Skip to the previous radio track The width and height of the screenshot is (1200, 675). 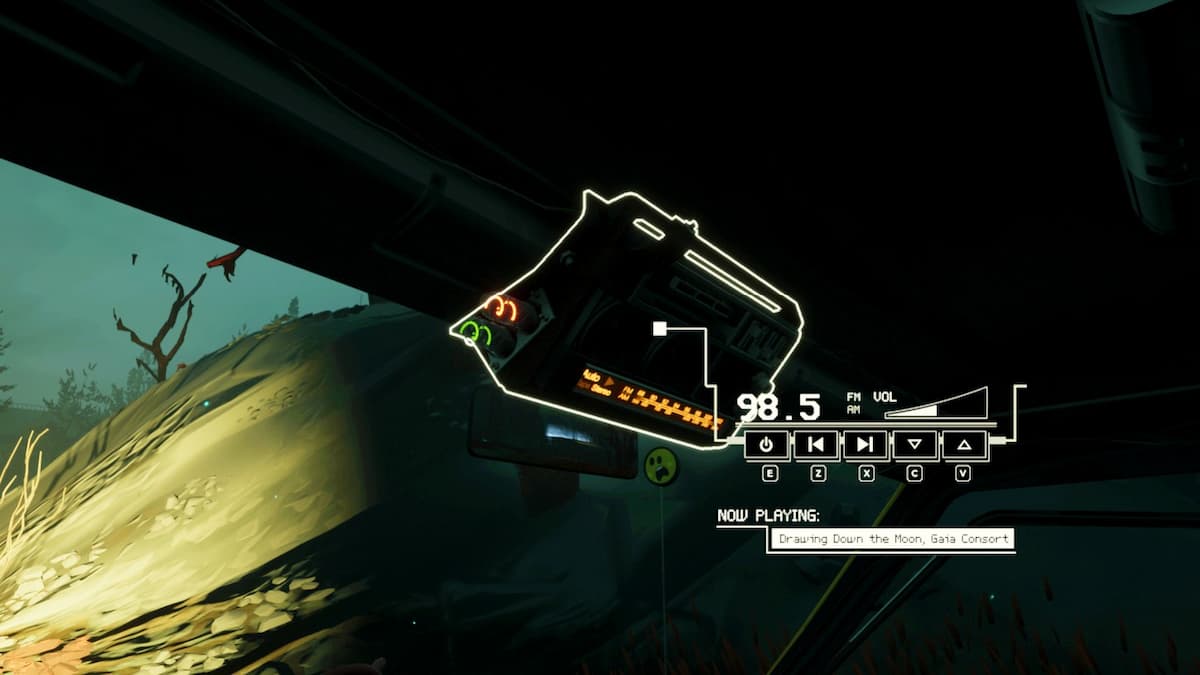816,444
